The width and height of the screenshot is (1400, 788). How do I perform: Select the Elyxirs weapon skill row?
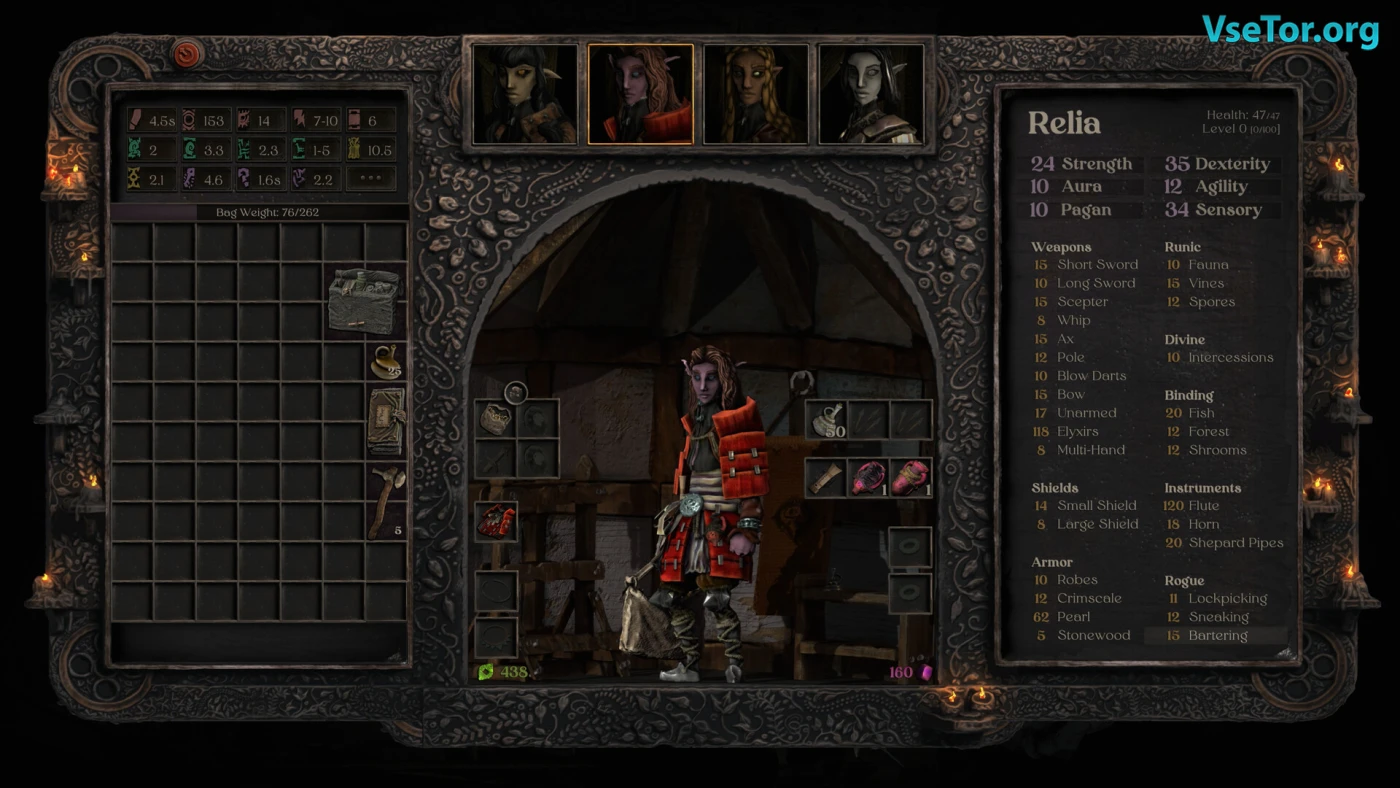1077,432
